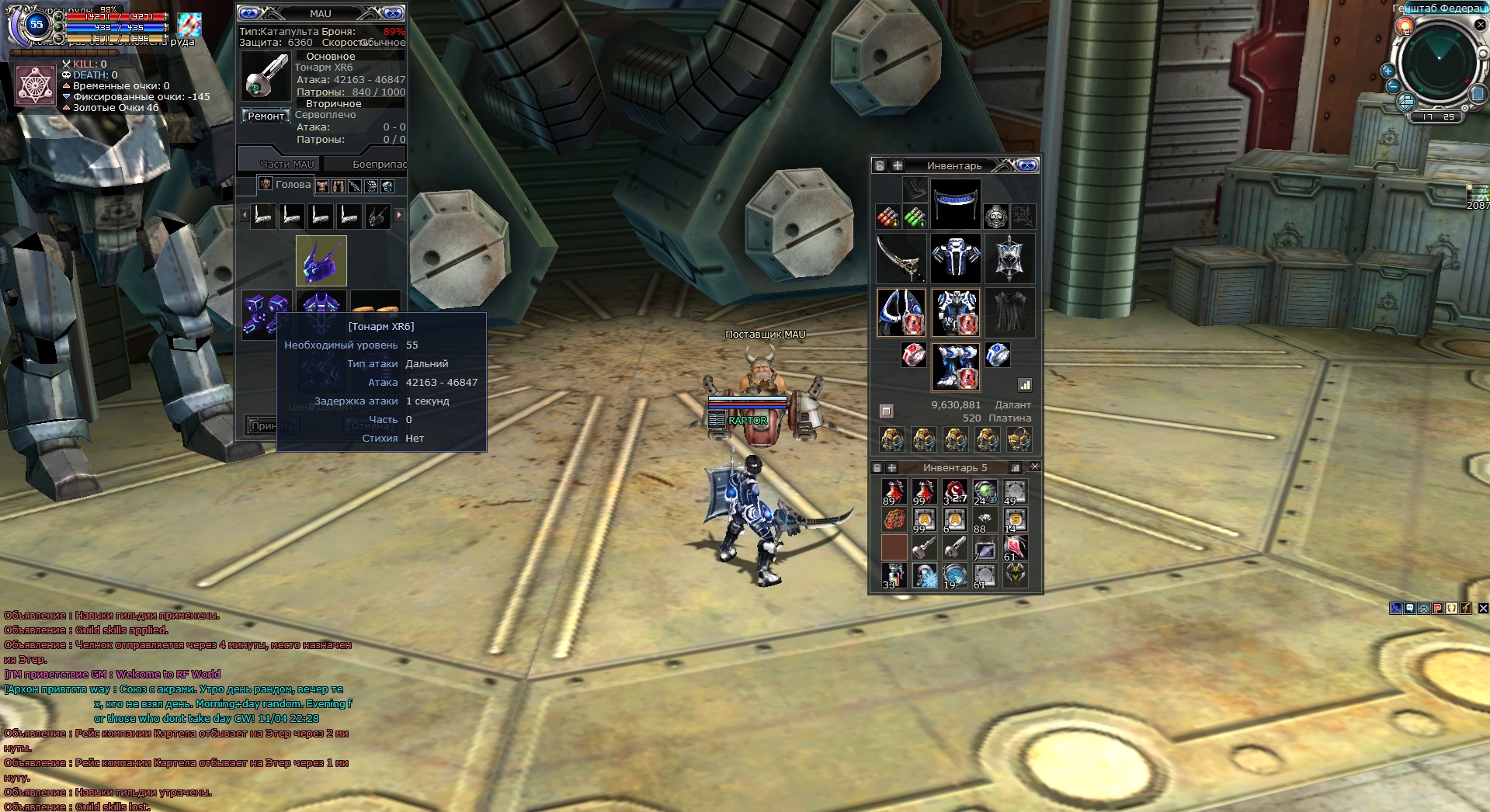Select the equipped curved sword slot
This screenshot has width=1490, height=812.
tap(901, 259)
